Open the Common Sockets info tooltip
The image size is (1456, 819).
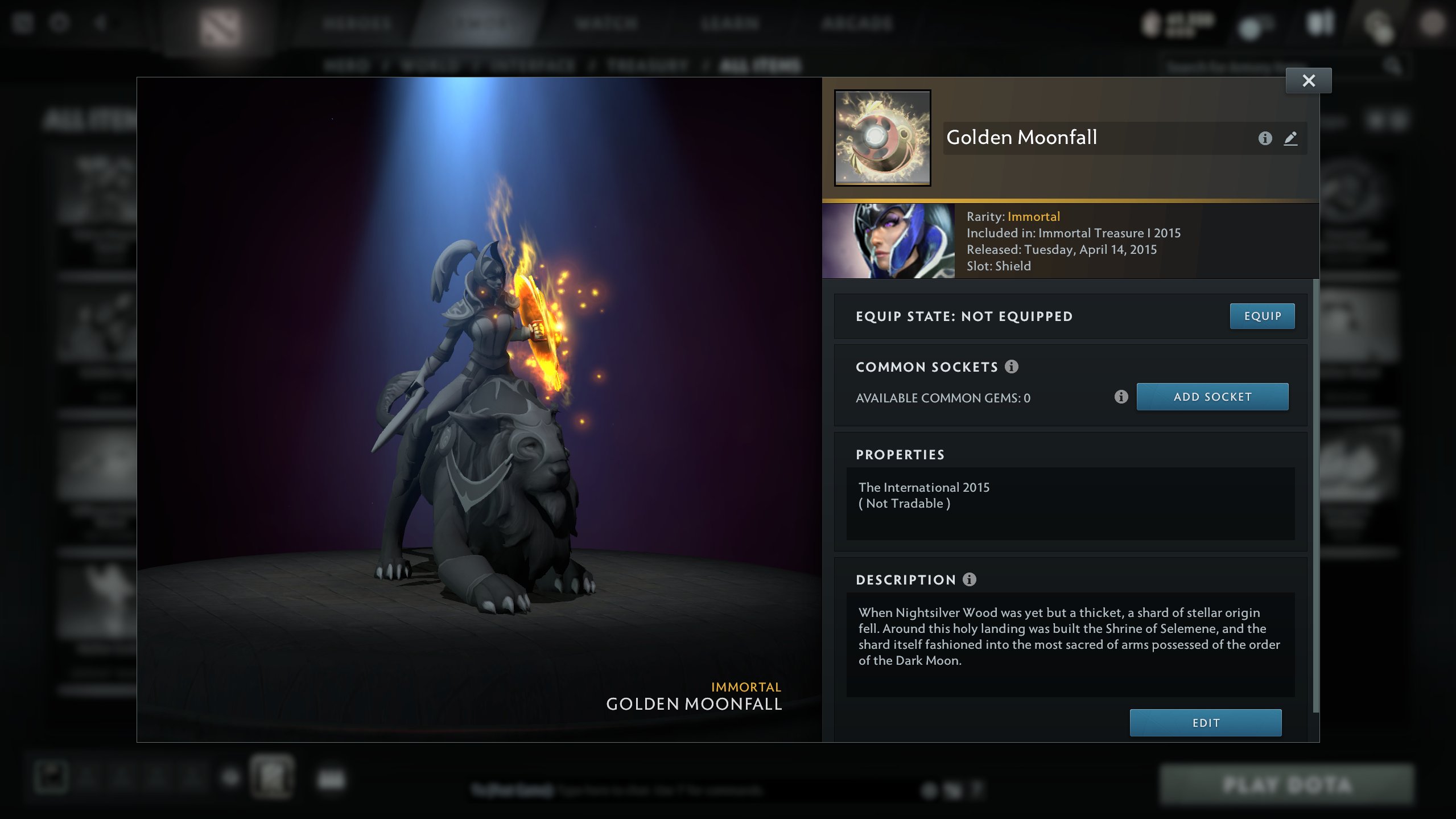[1011, 367]
